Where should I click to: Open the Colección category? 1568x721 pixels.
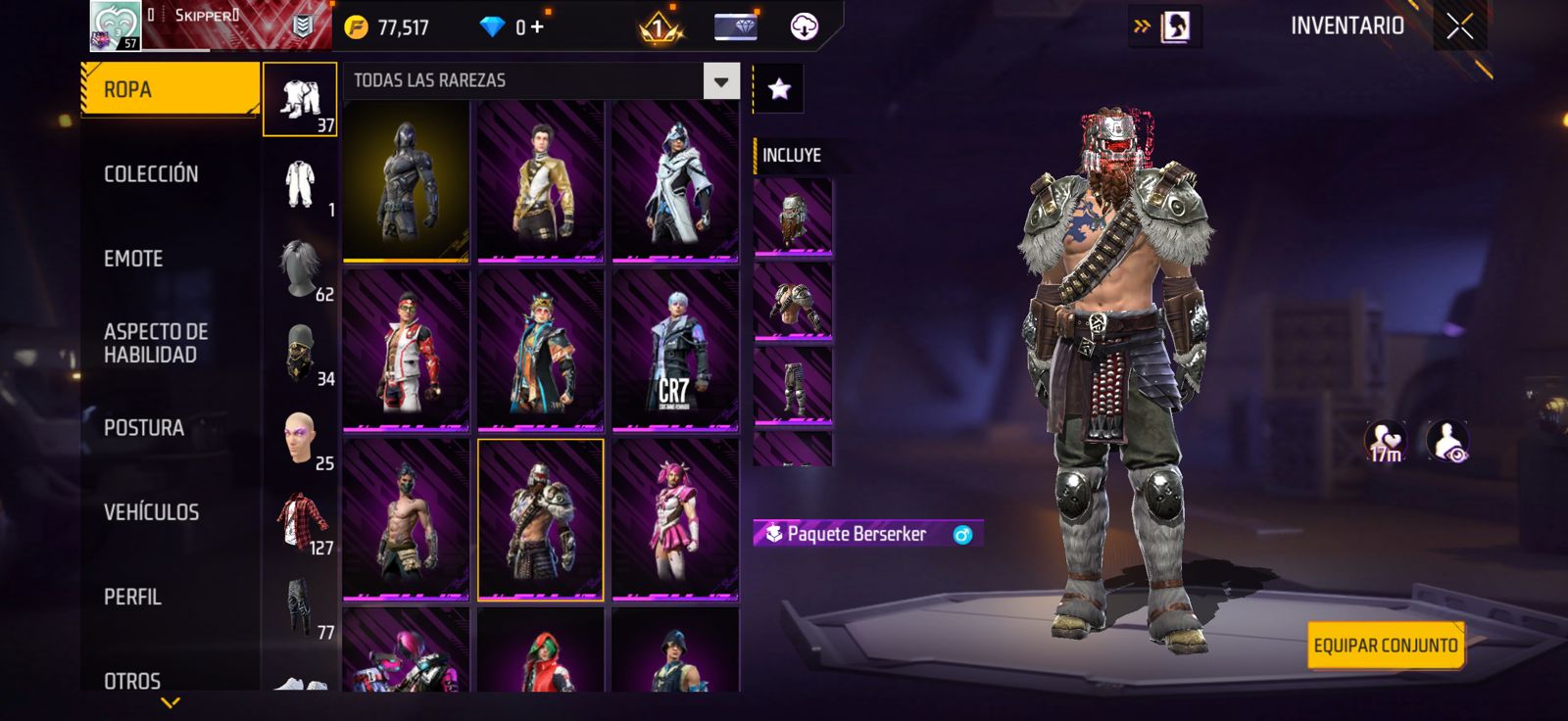tap(151, 174)
